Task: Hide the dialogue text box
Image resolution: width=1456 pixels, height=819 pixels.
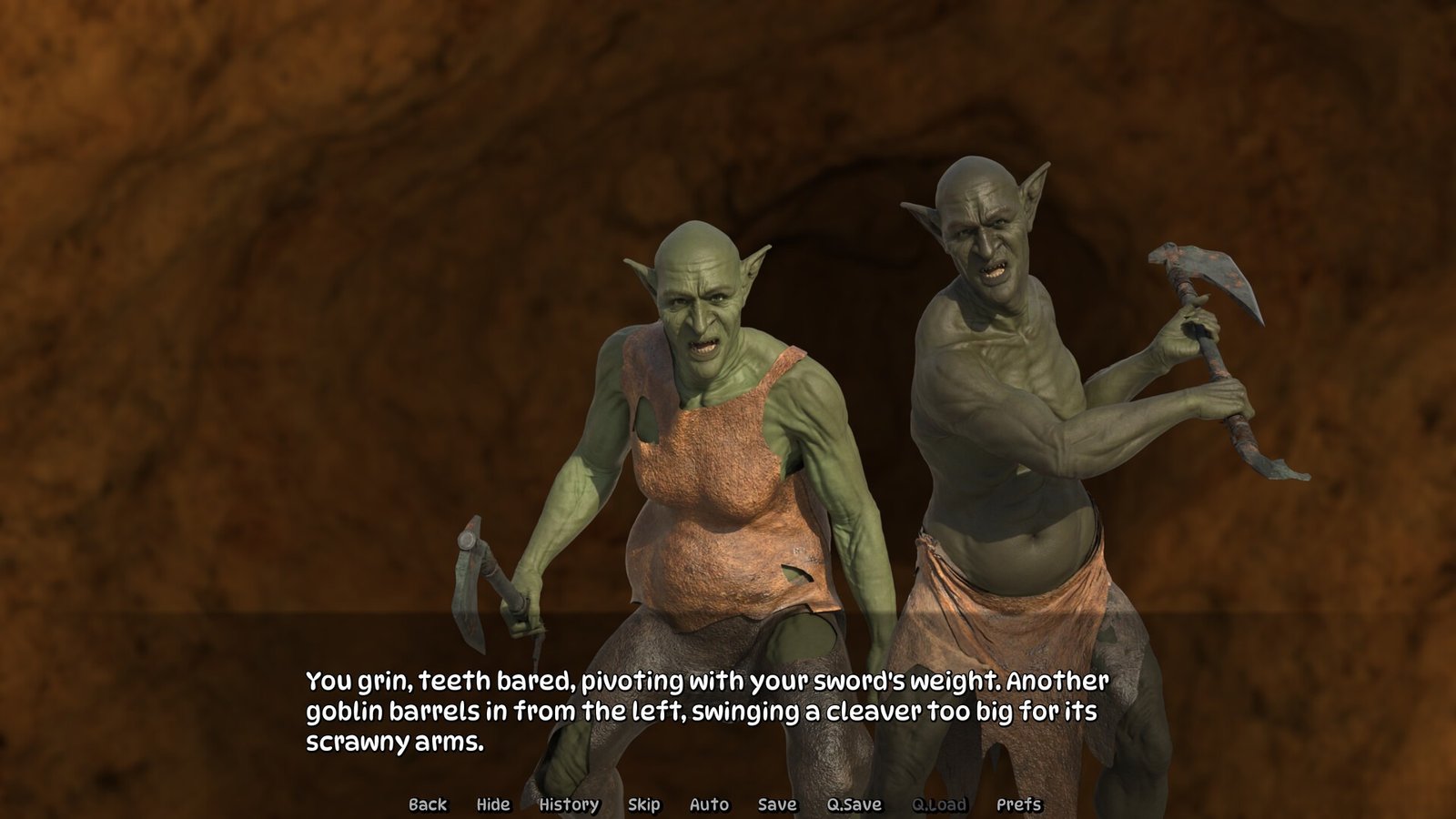Action: [x=493, y=804]
